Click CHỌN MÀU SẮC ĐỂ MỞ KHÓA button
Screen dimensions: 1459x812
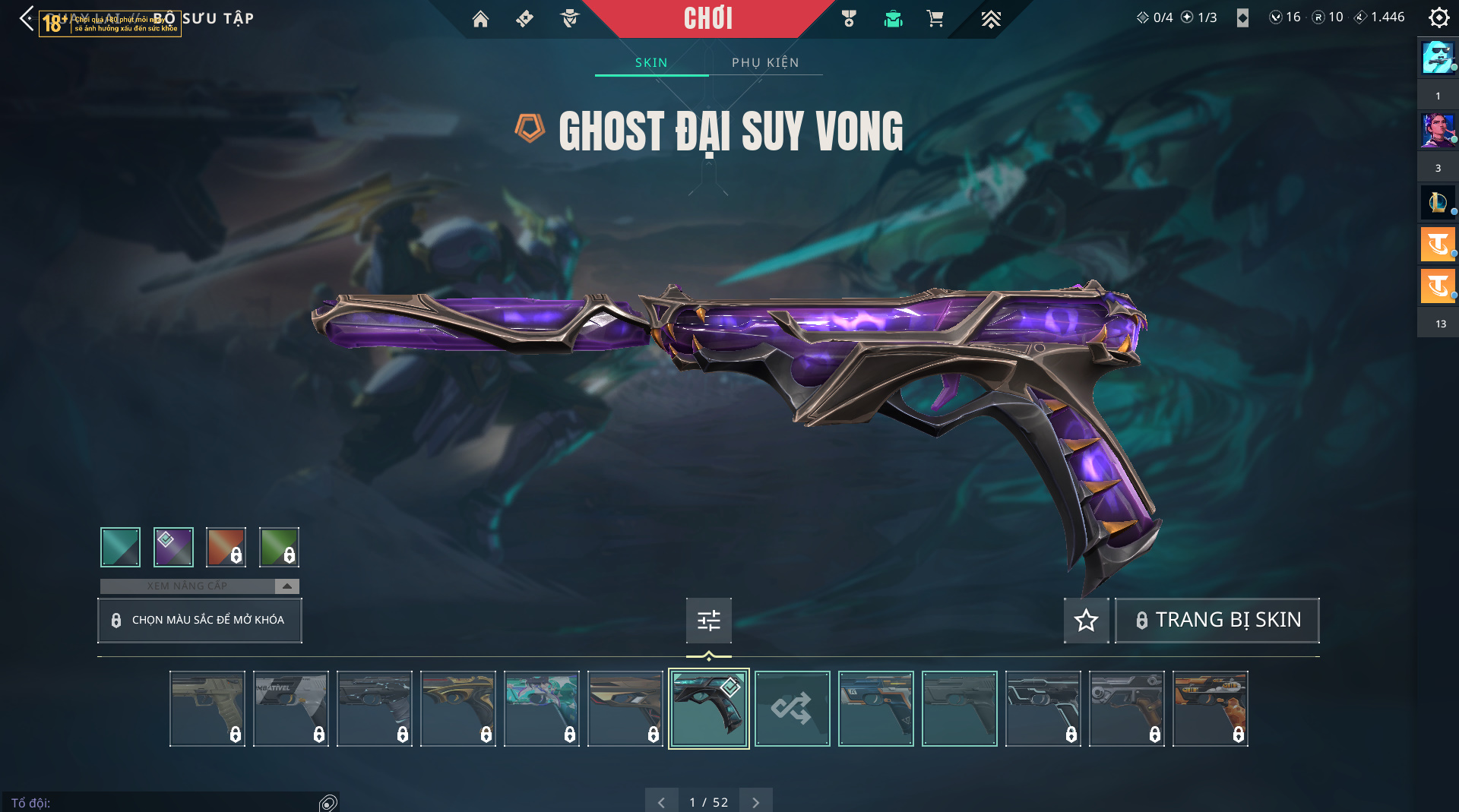point(200,620)
